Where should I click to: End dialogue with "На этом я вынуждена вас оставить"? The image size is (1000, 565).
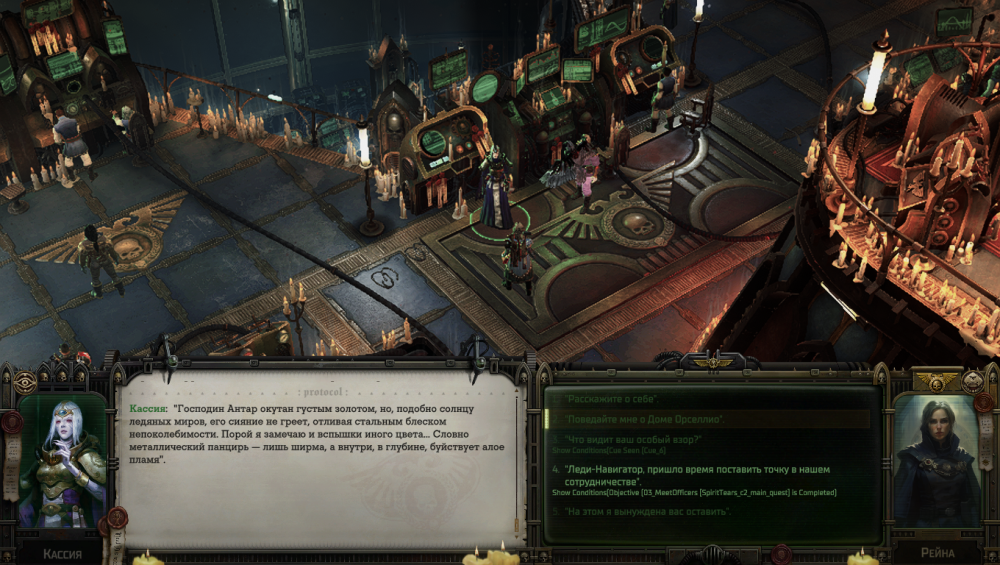[647, 512]
